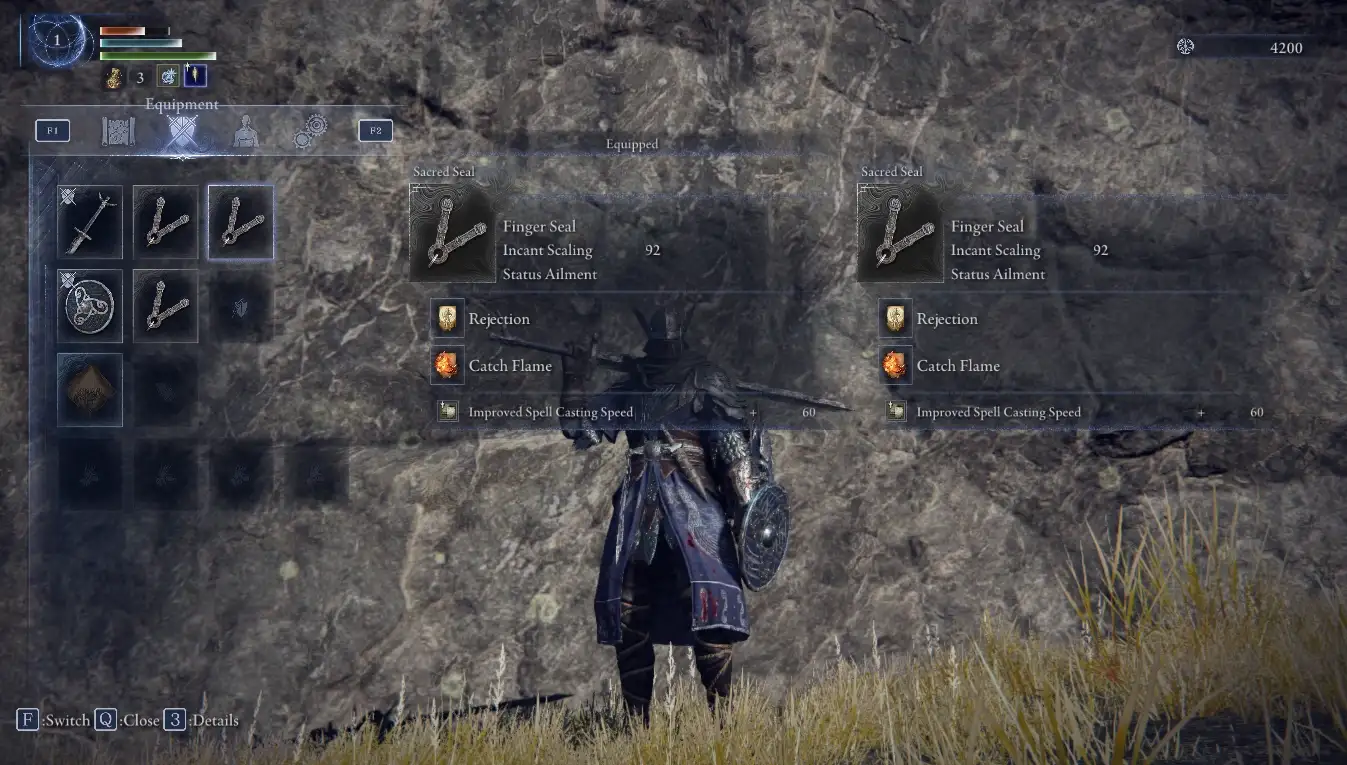Select the crossed swords Equipment tab
Viewport: 1347px width, 765px height.
coord(182,131)
